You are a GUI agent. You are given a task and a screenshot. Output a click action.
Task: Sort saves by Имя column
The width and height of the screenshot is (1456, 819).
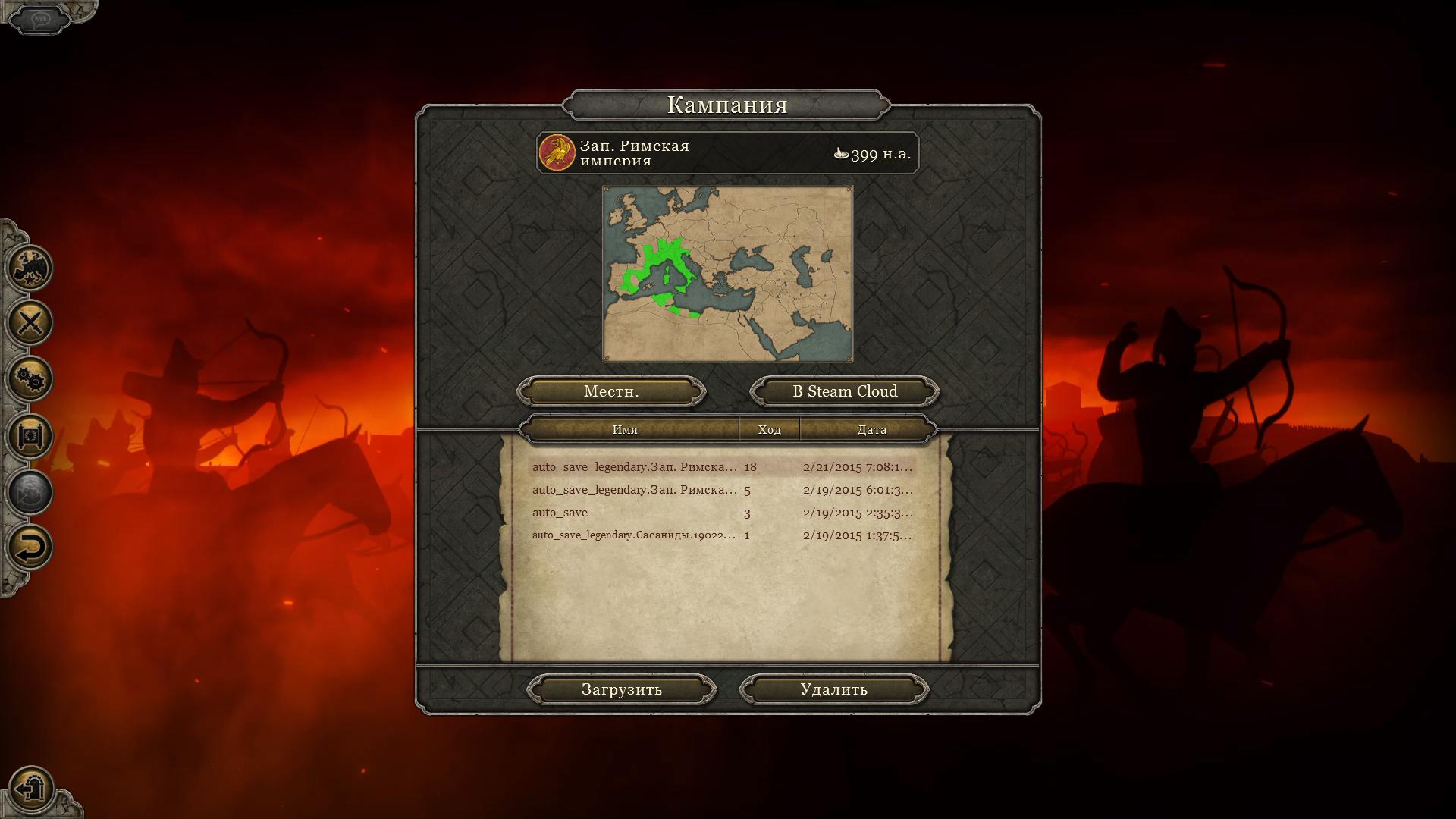click(625, 429)
